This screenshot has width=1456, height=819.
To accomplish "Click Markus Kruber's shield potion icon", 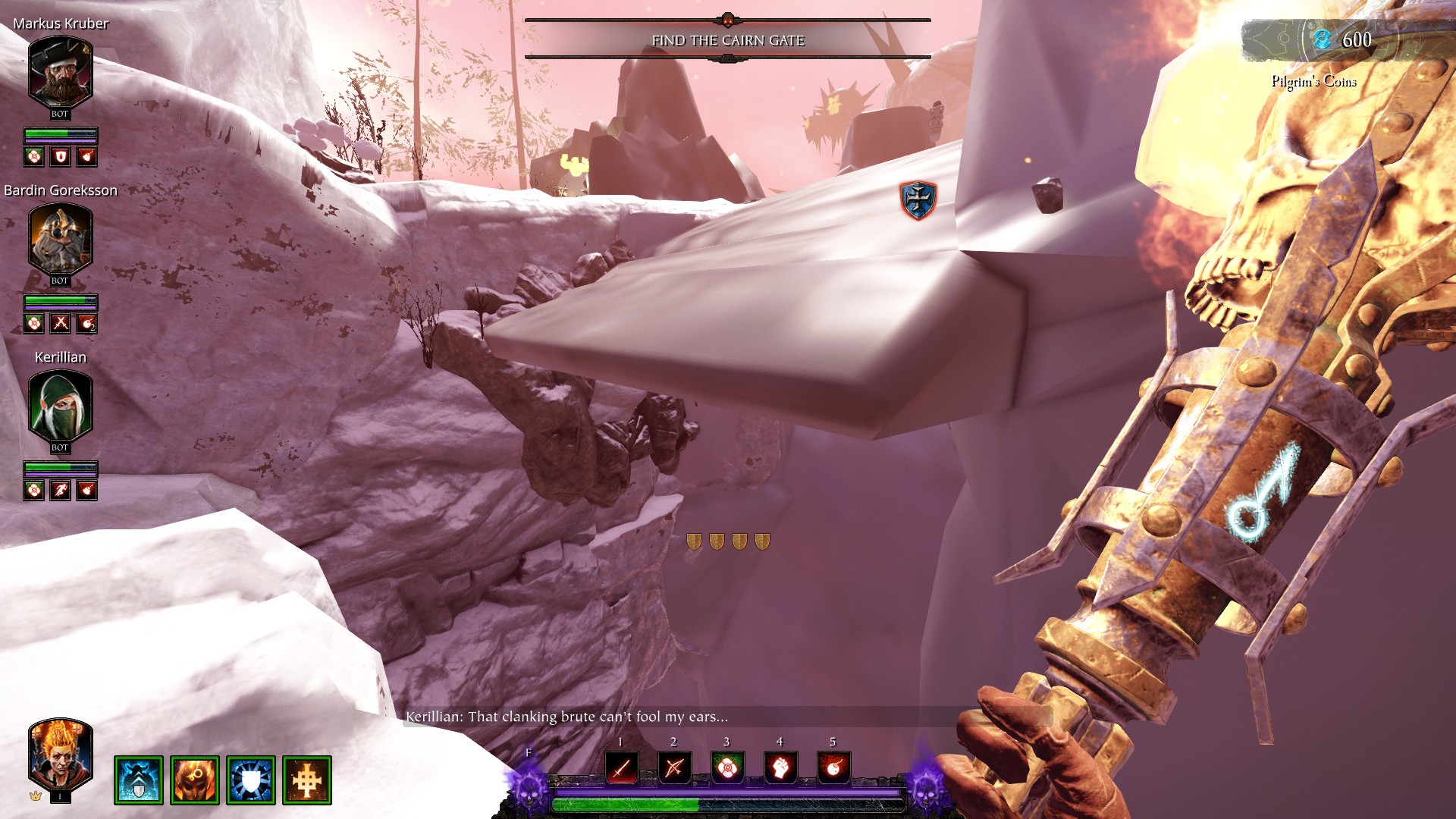I will click(61, 157).
